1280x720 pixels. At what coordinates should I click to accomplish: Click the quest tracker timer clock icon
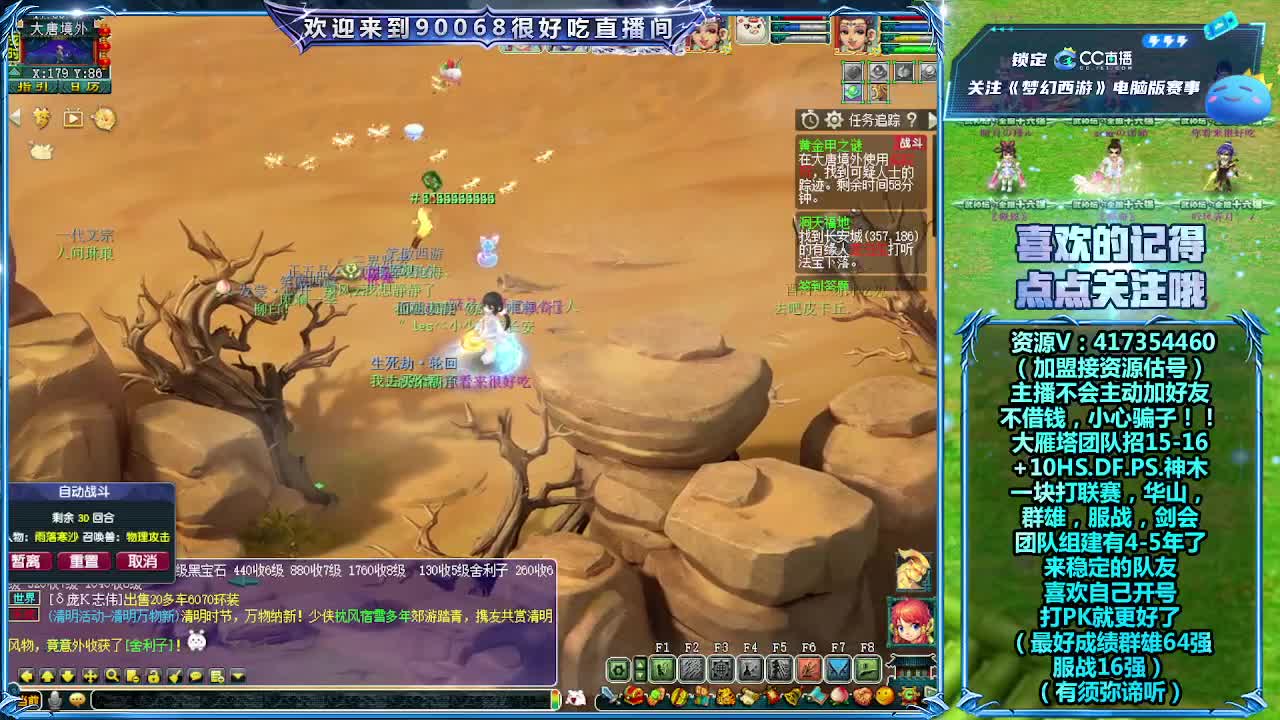(810, 119)
